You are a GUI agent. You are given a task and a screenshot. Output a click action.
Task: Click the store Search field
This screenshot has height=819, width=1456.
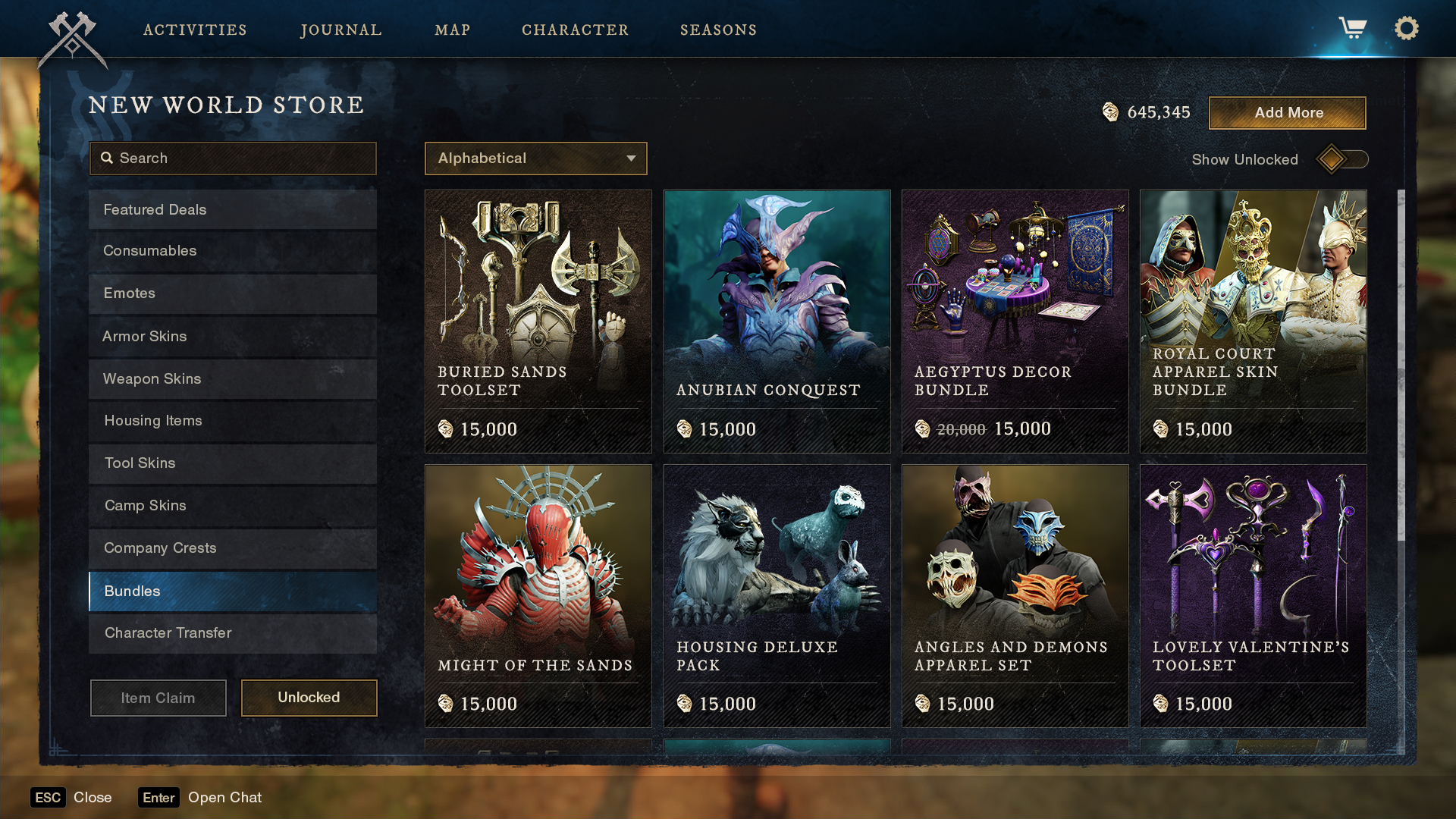click(x=233, y=158)
